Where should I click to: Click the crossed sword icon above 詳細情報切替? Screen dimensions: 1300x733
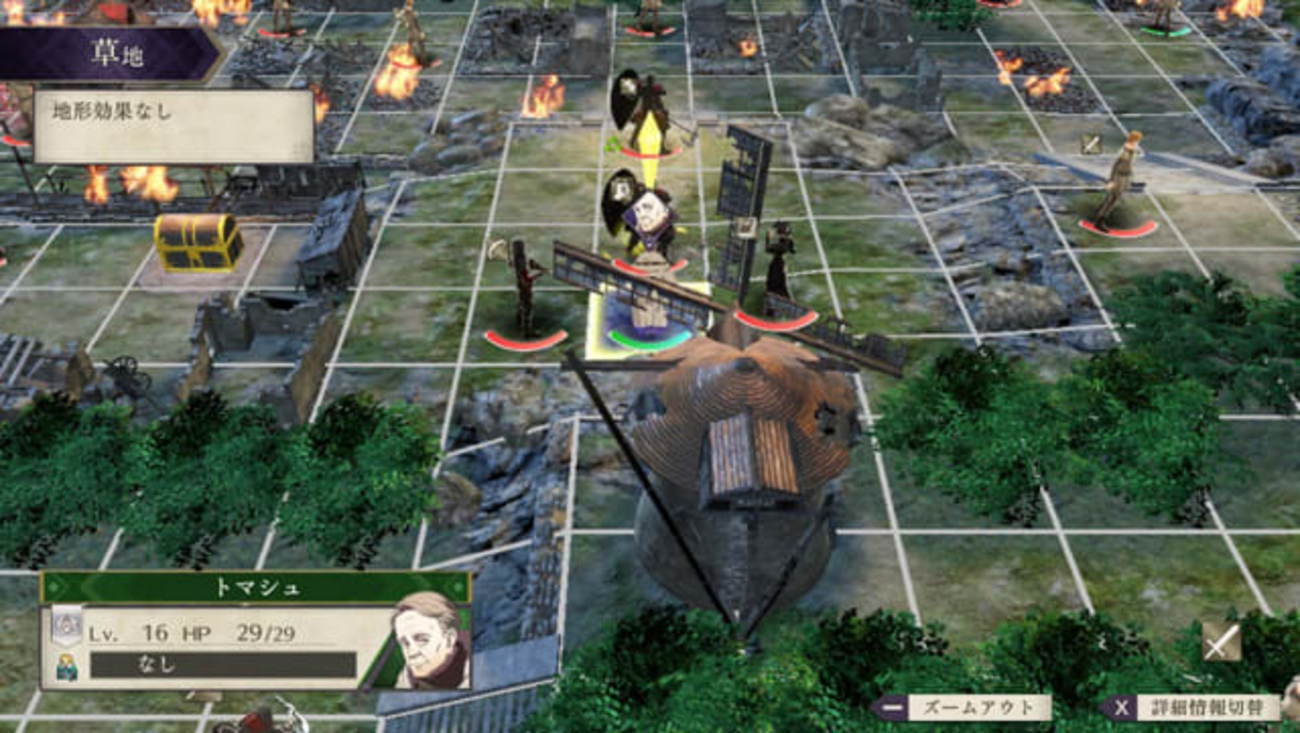pyautogui.click(x=1221, y=641)
